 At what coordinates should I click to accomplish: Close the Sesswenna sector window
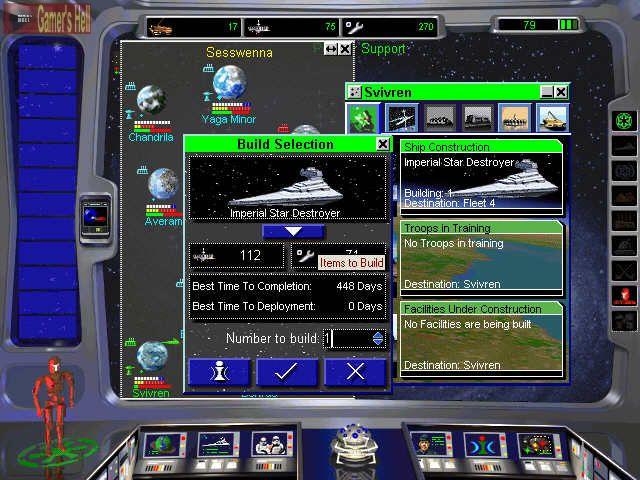pos(345,48)
